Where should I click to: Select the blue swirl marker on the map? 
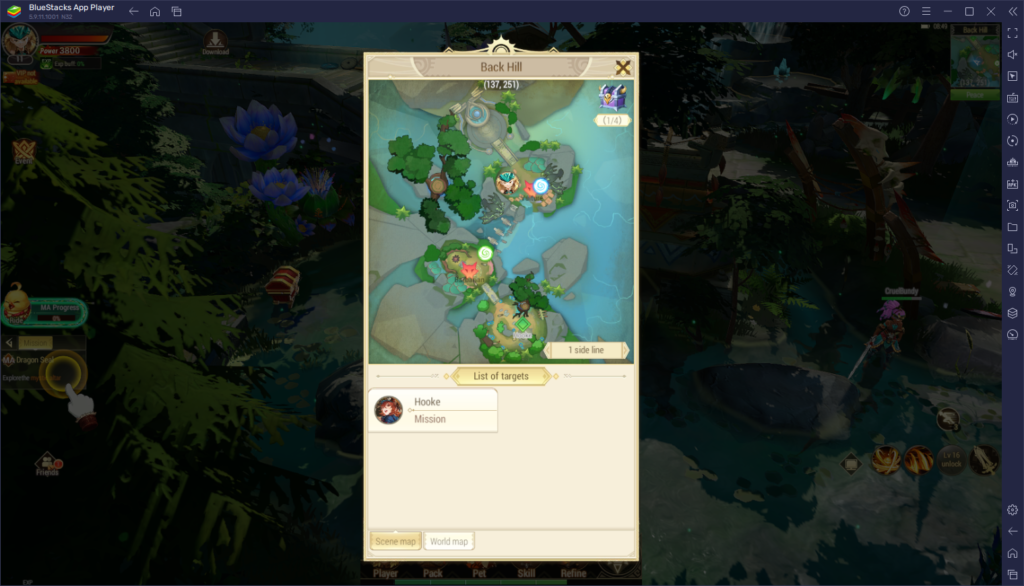tap(540, 186)
